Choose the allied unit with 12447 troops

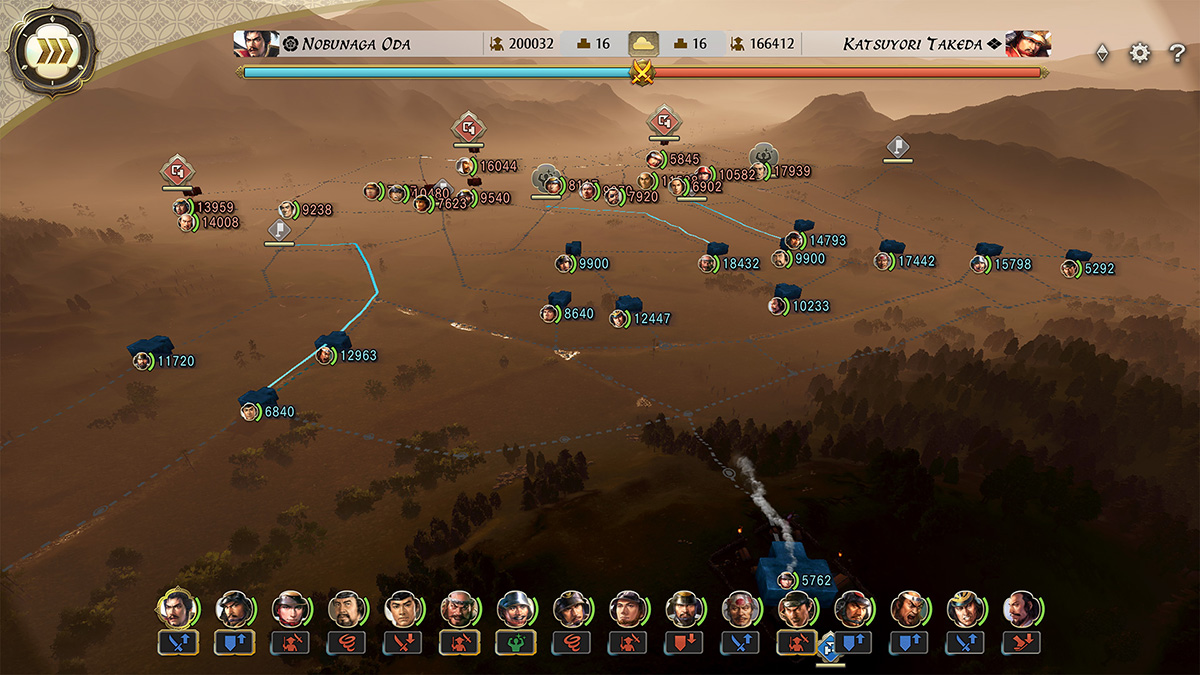click(620, 319)
